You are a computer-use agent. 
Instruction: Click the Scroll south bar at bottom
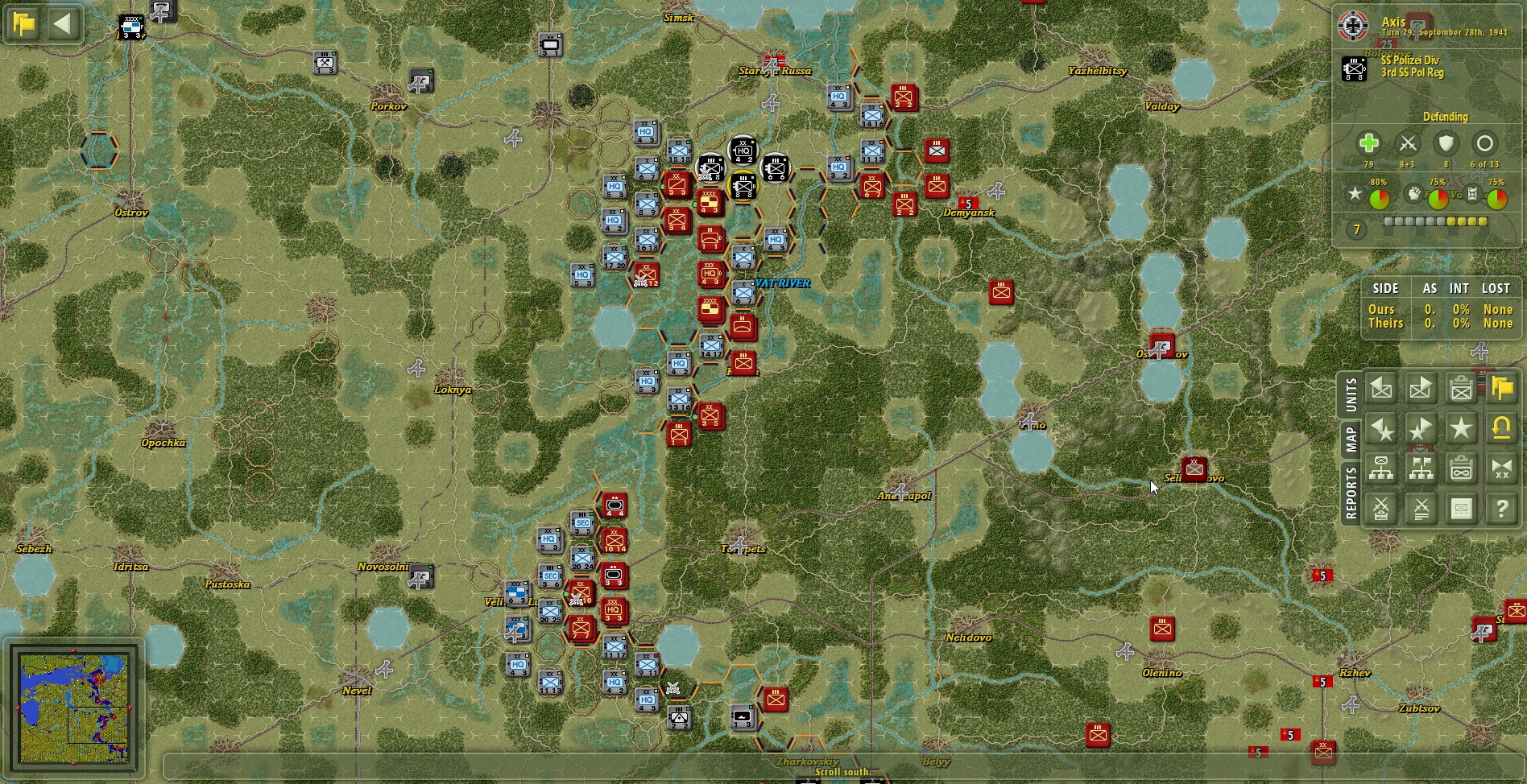click(x=842, y=771)
